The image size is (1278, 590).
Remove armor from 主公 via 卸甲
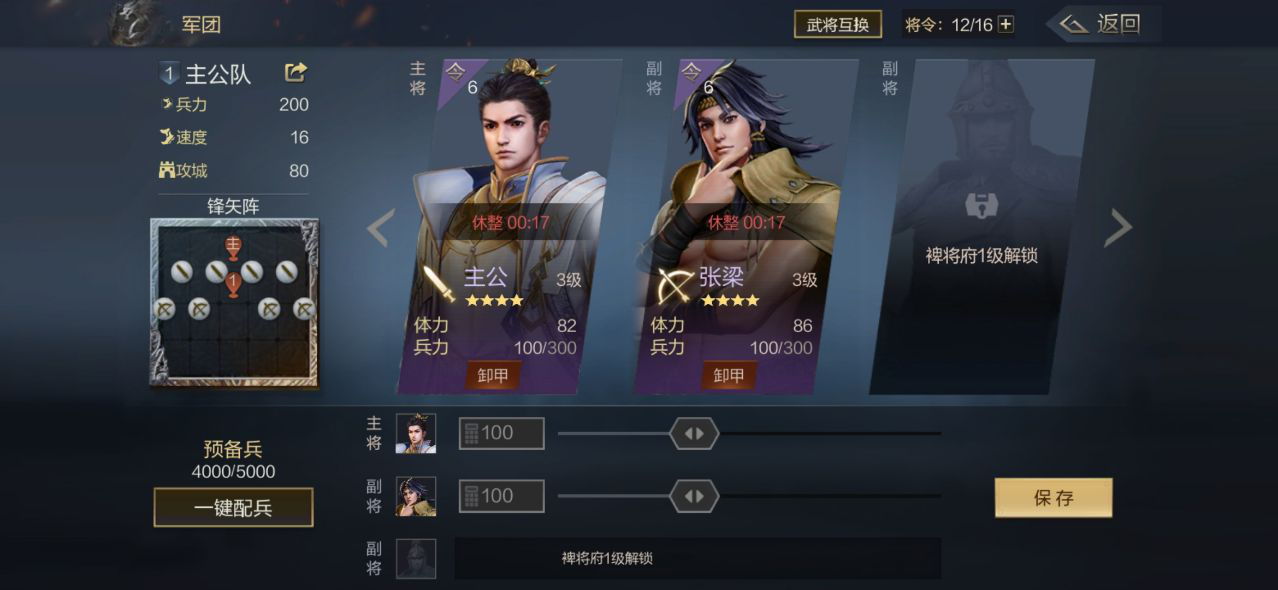492,375
